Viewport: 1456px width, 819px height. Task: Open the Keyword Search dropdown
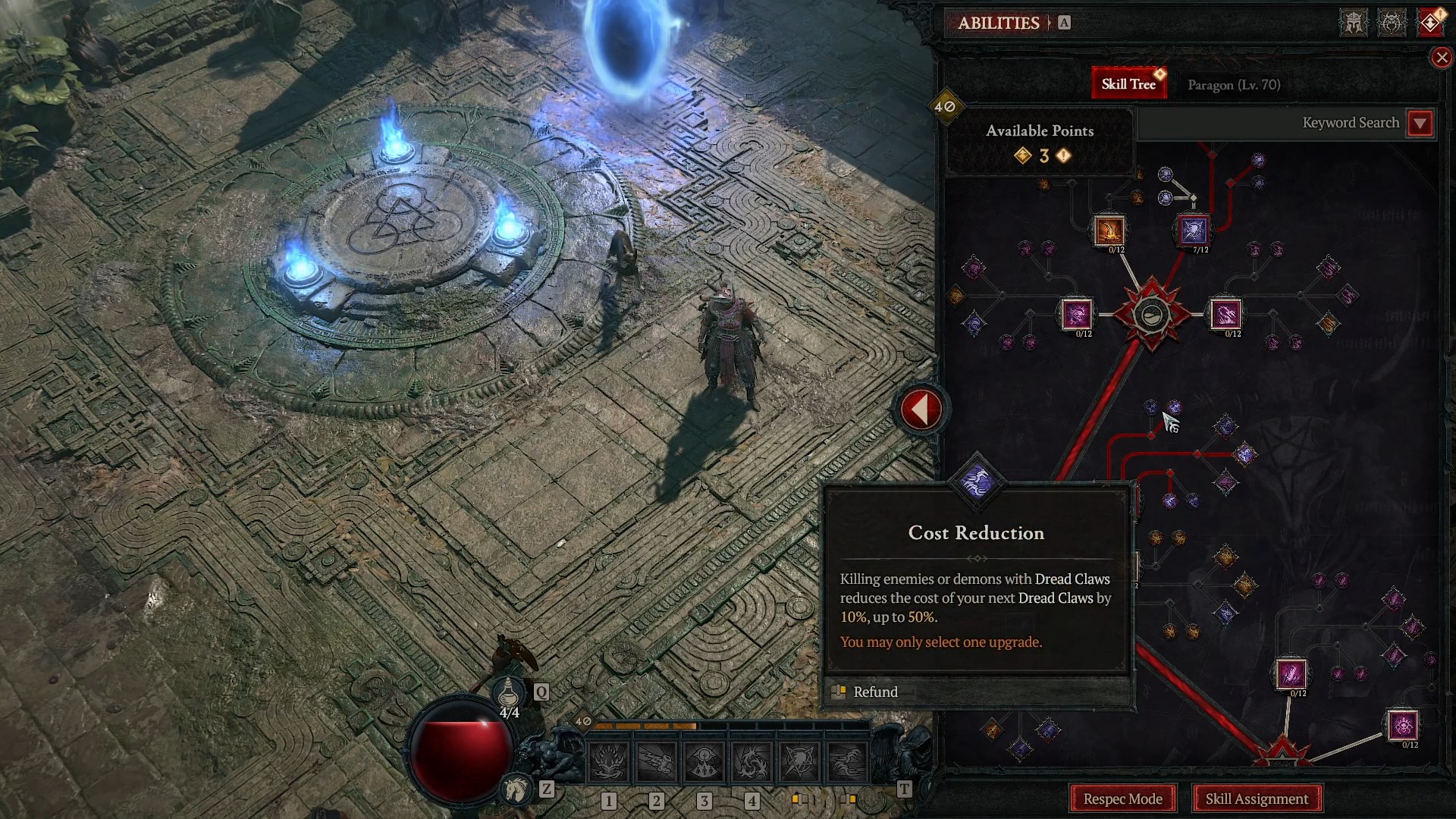pos(1421,123)
